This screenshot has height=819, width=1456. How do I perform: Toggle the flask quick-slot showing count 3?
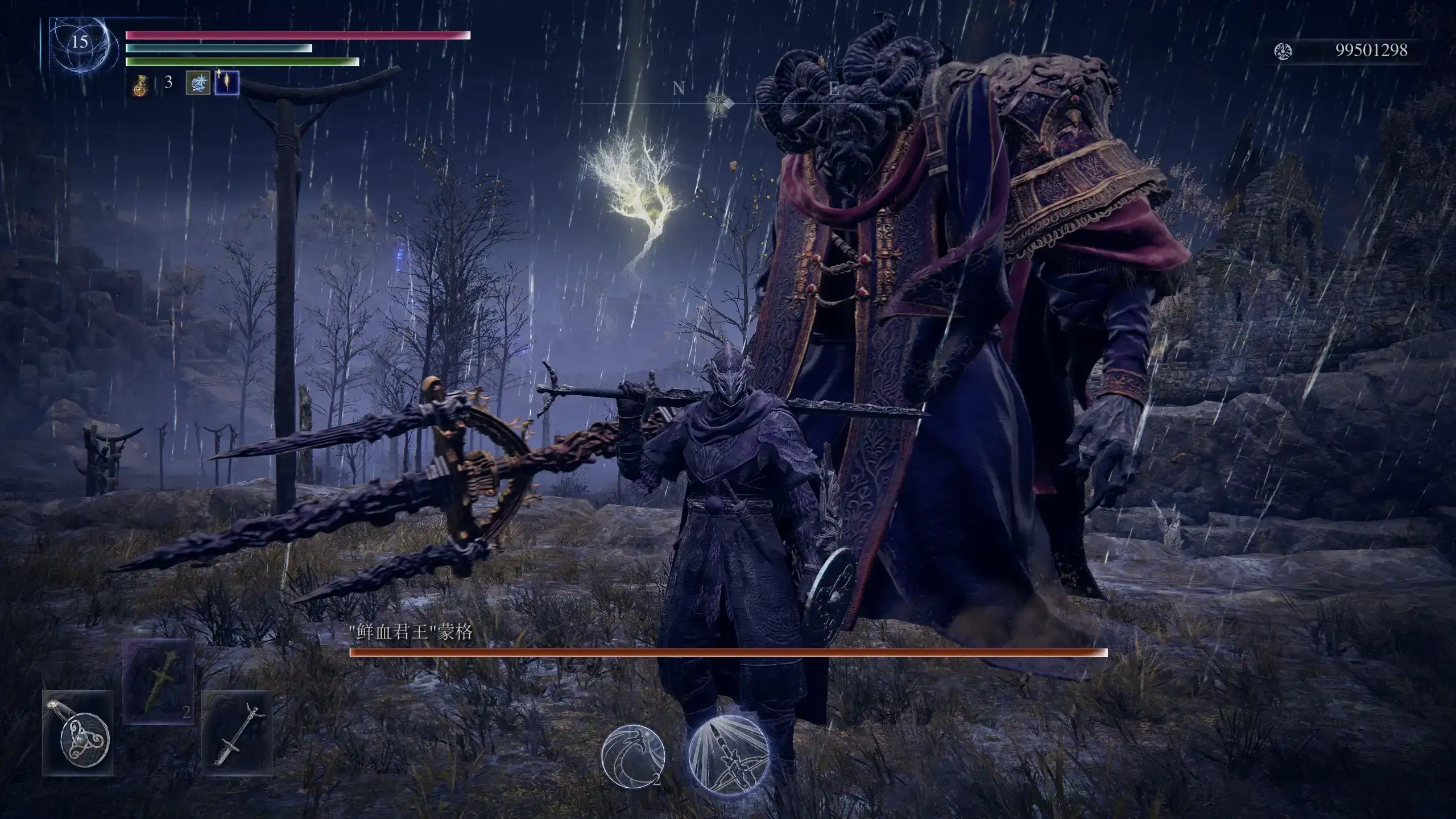141,86
